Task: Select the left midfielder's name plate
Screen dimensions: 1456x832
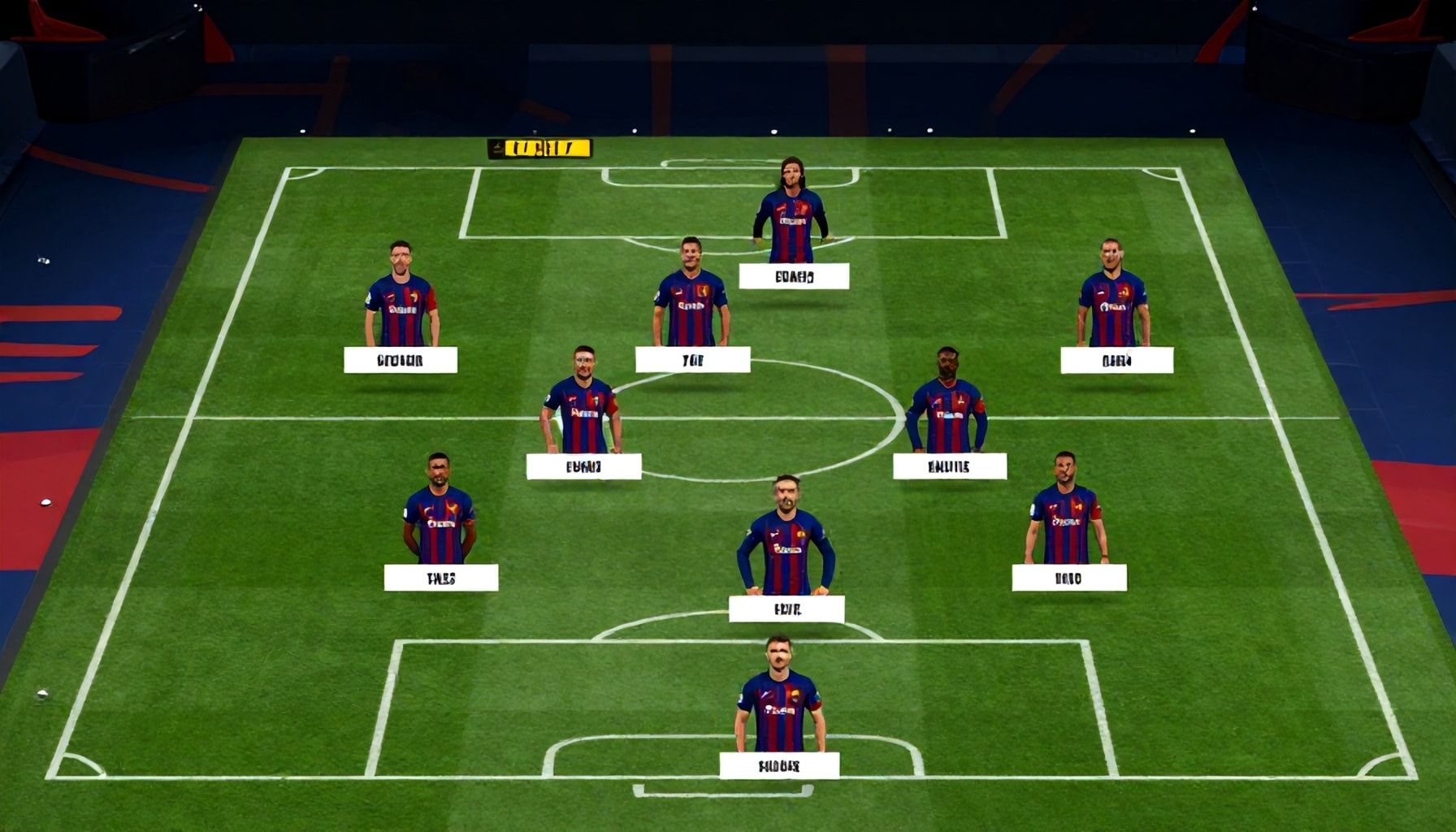Action: (585, 466)
